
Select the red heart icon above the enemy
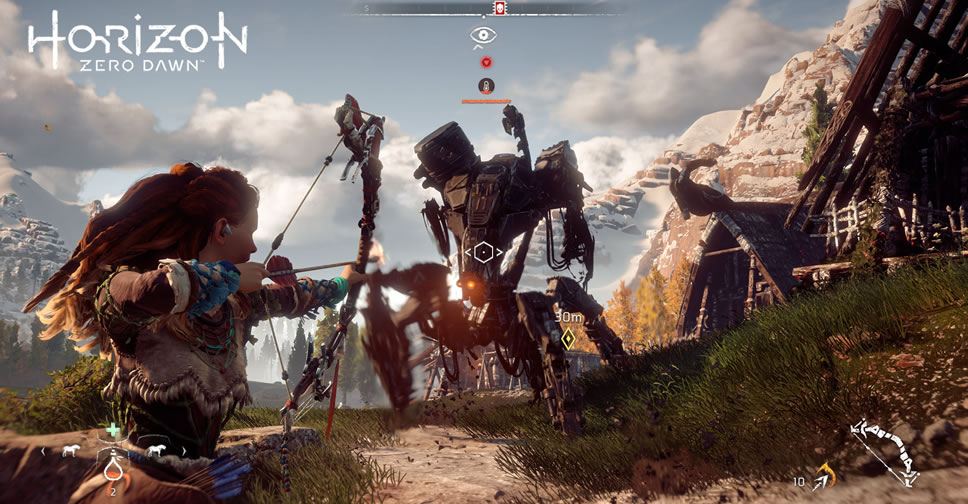(x=485, y=62)
